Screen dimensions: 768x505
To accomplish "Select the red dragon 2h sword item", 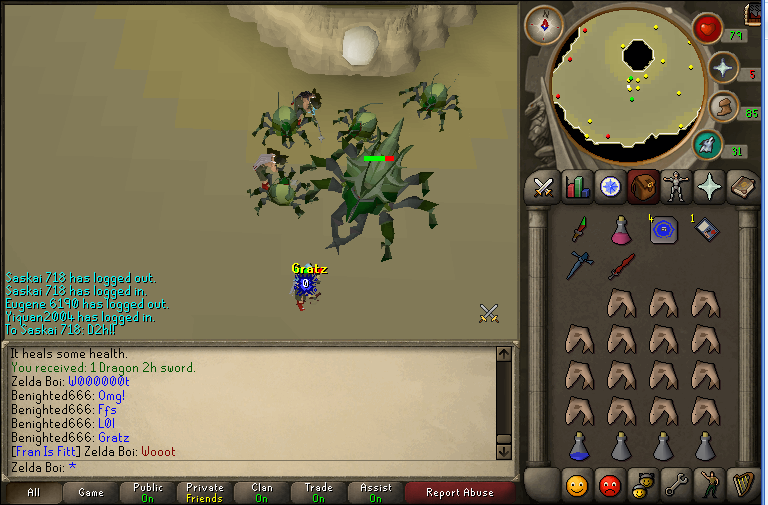I will point(621,266).
